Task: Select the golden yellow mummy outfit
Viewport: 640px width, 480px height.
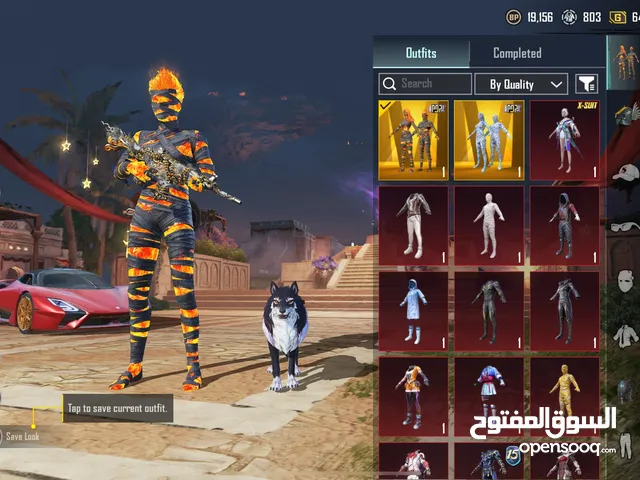Action: coord(565,393)
